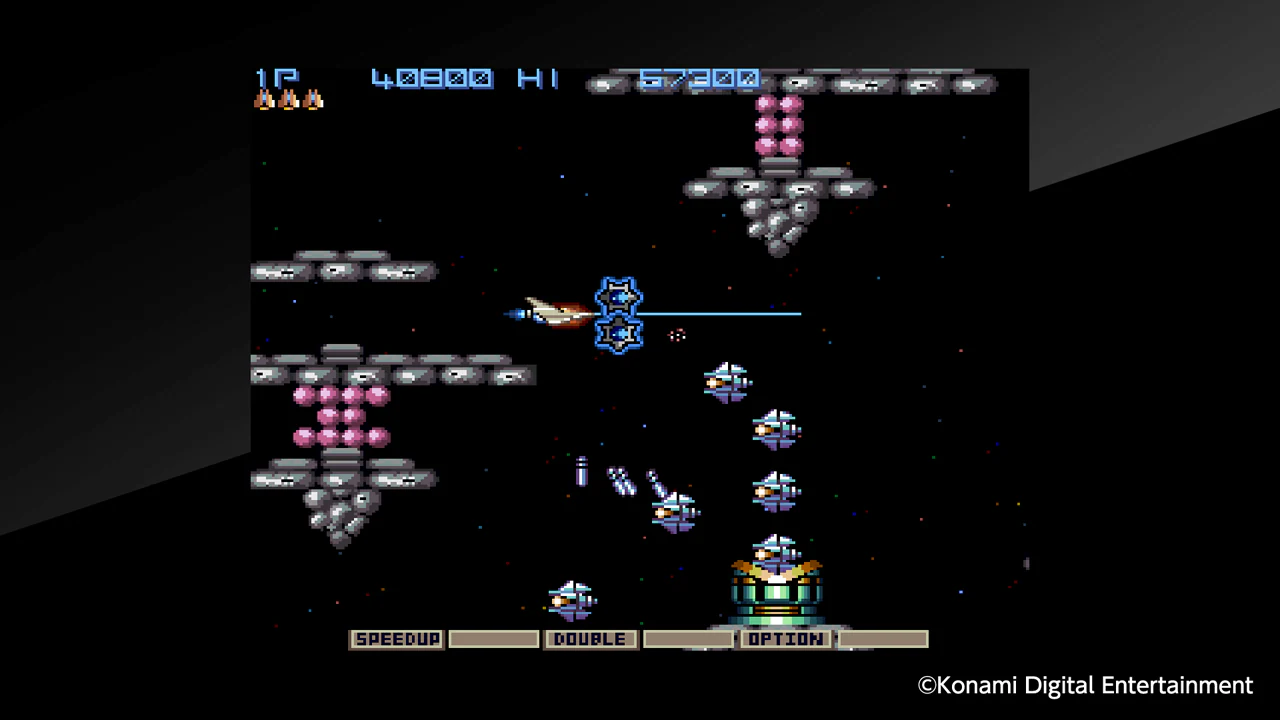This screenshot has width=1280, height=720.
Task: Click the Konami Digital Entertainment copyright text
Action: click(x=1085, y=686)
